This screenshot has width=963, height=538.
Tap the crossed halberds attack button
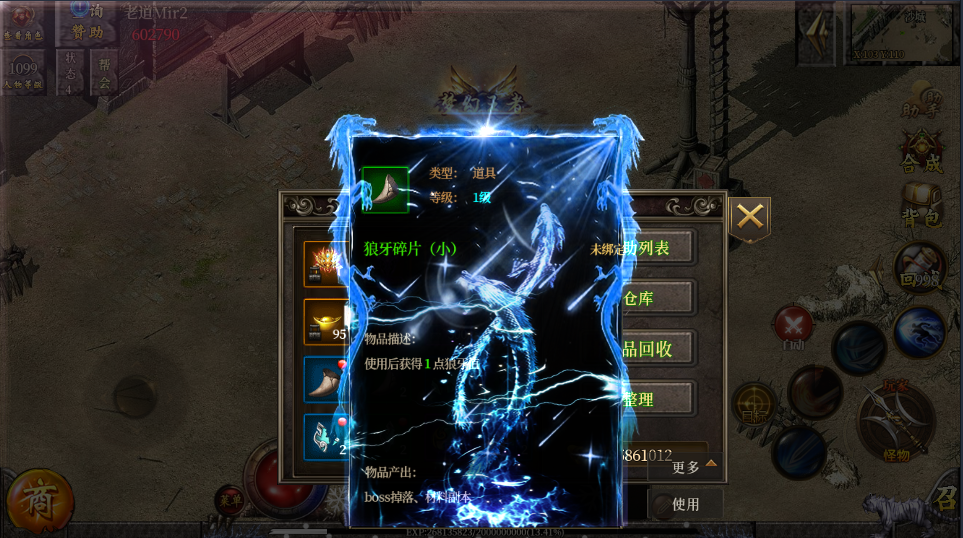[895, 421]
